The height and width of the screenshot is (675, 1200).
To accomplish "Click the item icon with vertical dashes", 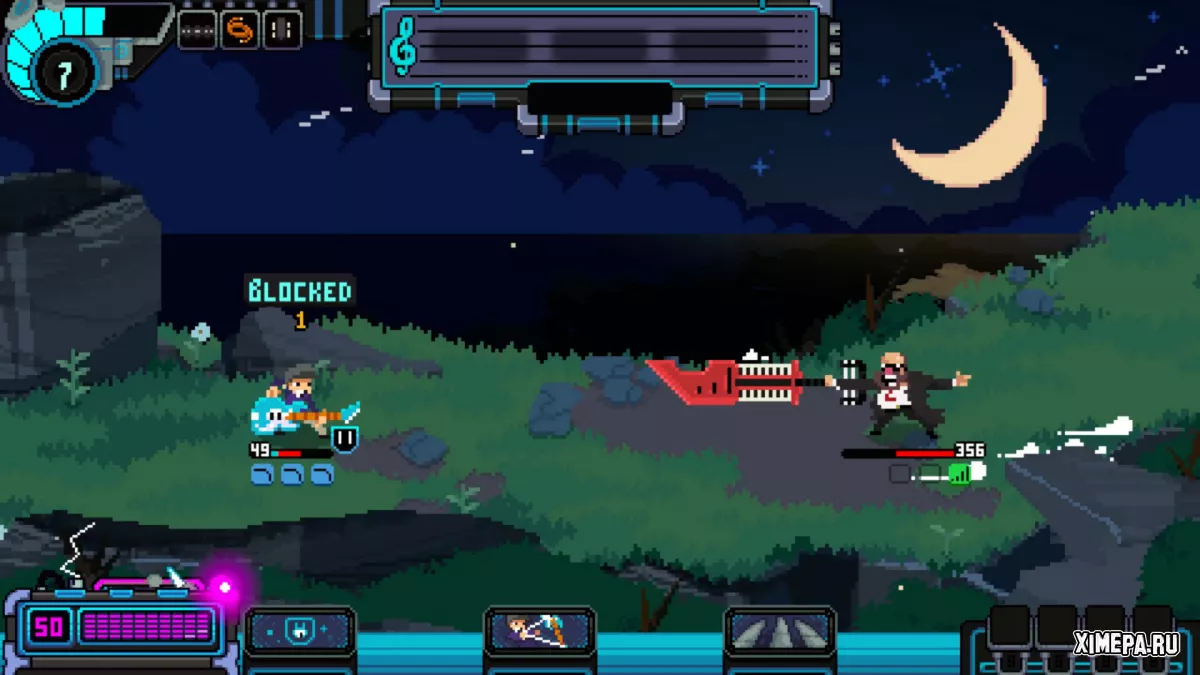I will click(283, 30).
